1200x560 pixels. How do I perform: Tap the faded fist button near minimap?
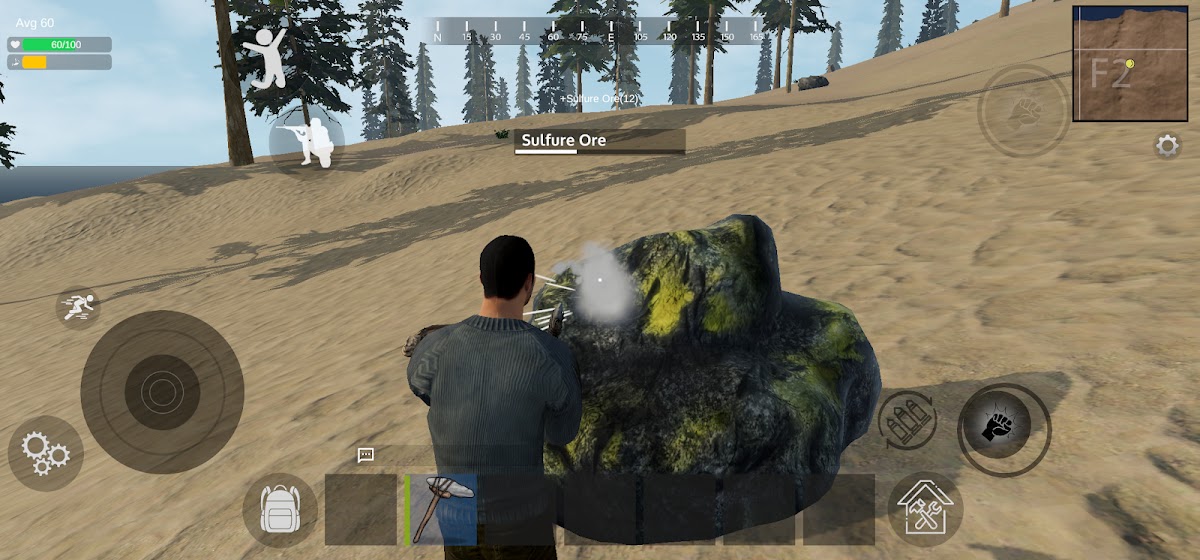coord(1023,111)
